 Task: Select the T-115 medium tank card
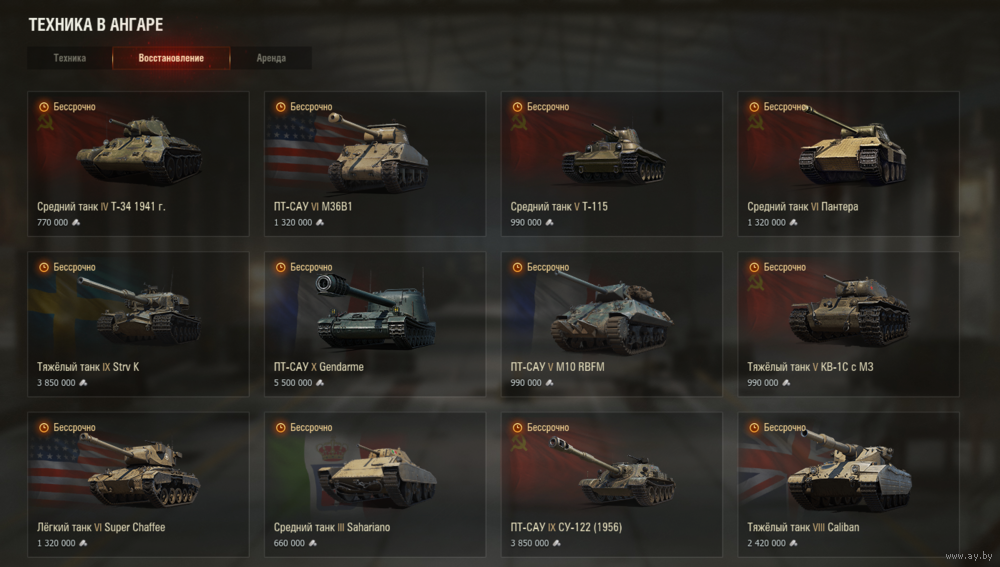[x=612, y=164]
